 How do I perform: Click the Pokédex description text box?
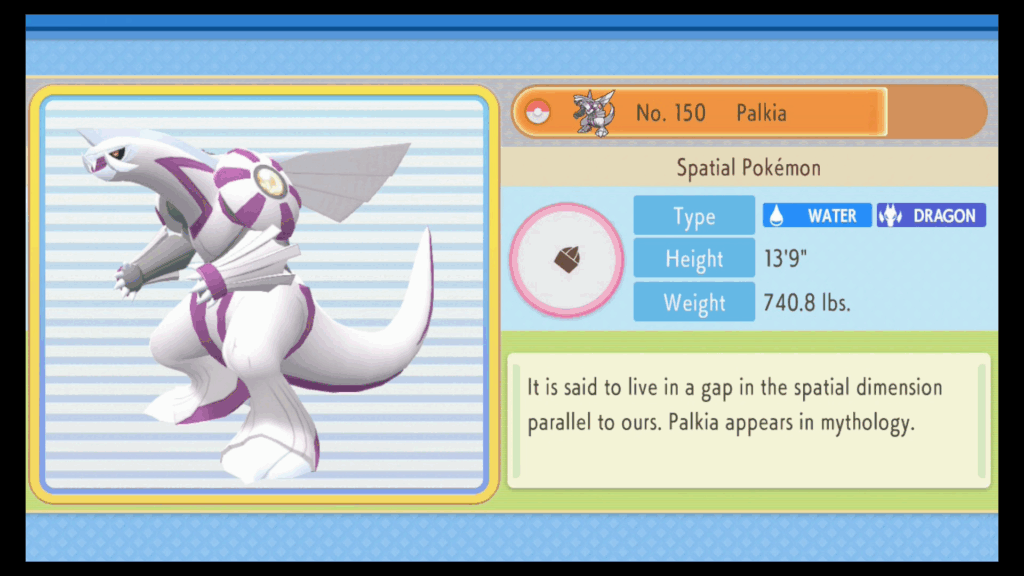click(748, 419)
